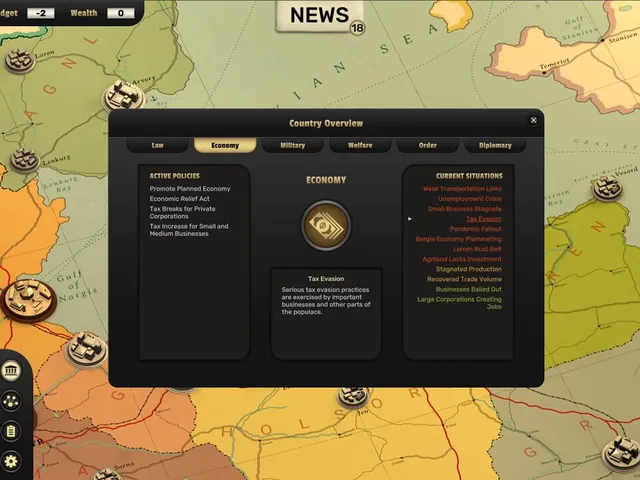Select the Stagnated Production situation
Image resolution: width=640 pixels, height=480 pixels.
468,269
